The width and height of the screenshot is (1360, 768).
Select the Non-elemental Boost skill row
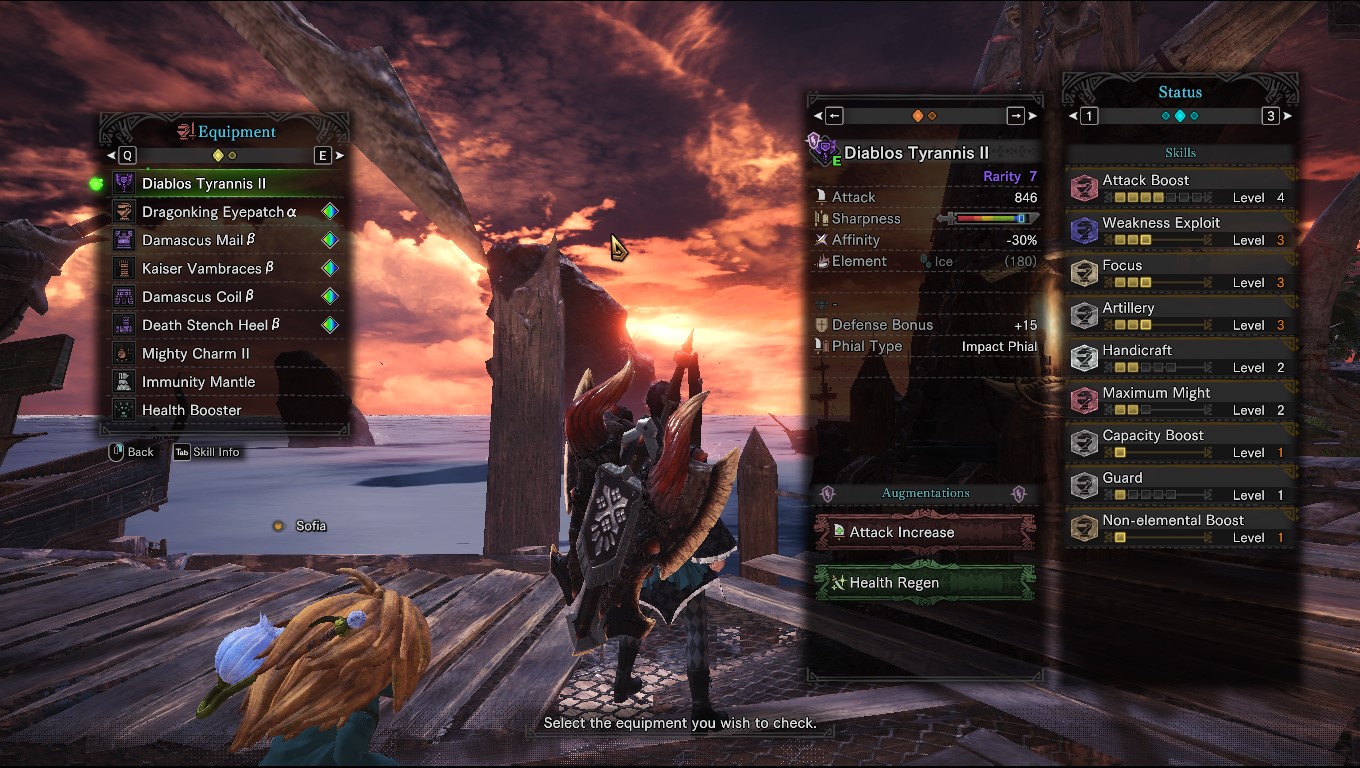[x=1180, y=528]
